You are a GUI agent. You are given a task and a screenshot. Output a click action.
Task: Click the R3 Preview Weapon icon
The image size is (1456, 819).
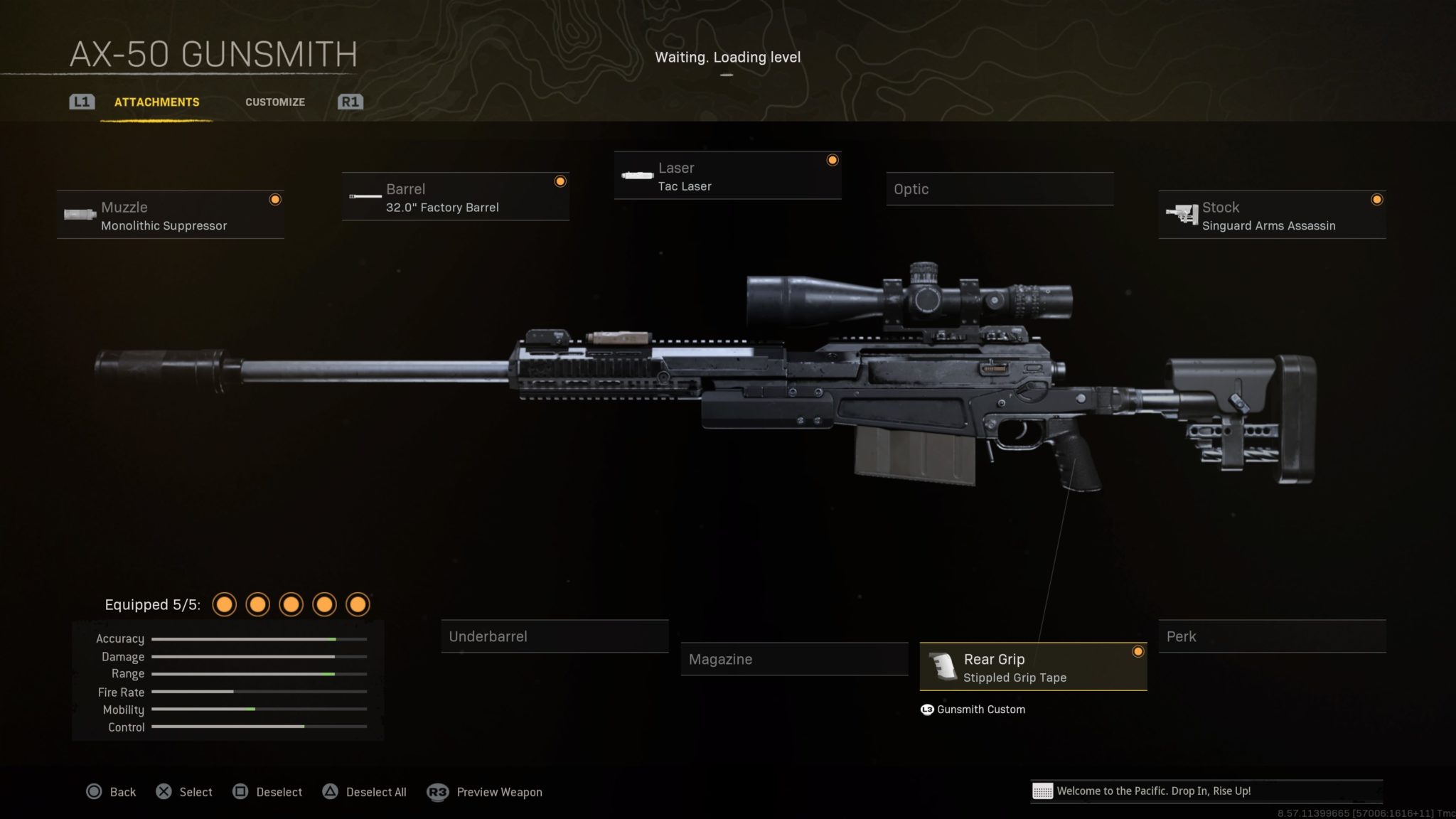click(437, 791)
